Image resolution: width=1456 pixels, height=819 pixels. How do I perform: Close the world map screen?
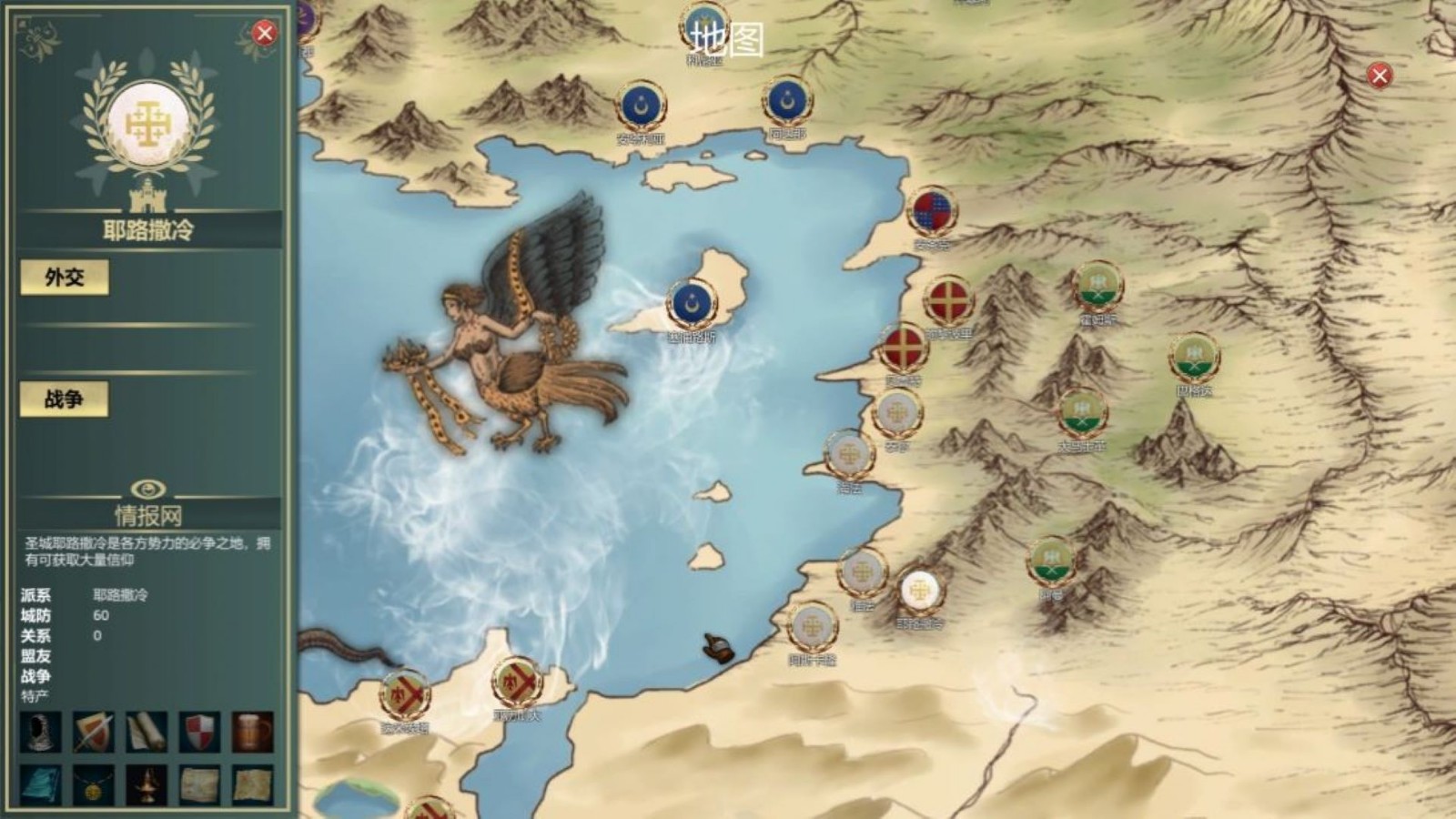tap(1380, 76)
